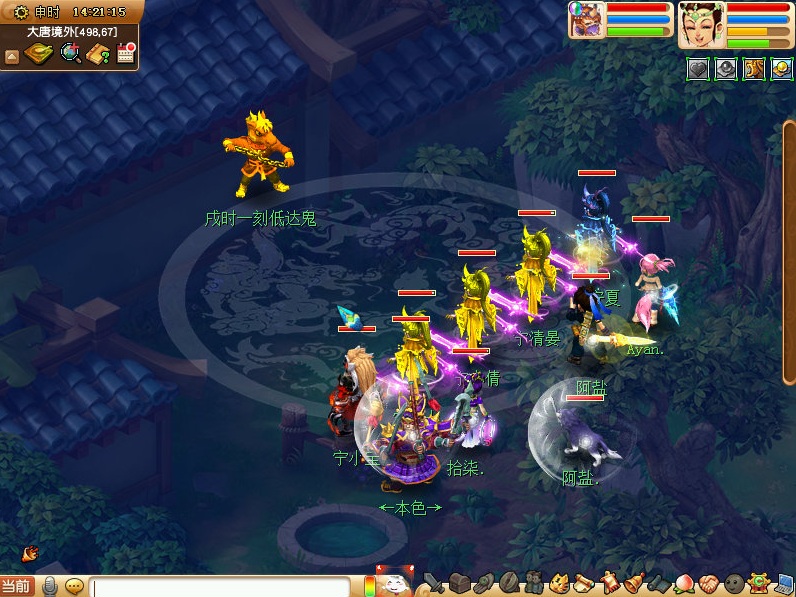This screenshot has width=796, height=597.
Task: Open the peach icon in bottom toolbar
Action: [684, 583]
